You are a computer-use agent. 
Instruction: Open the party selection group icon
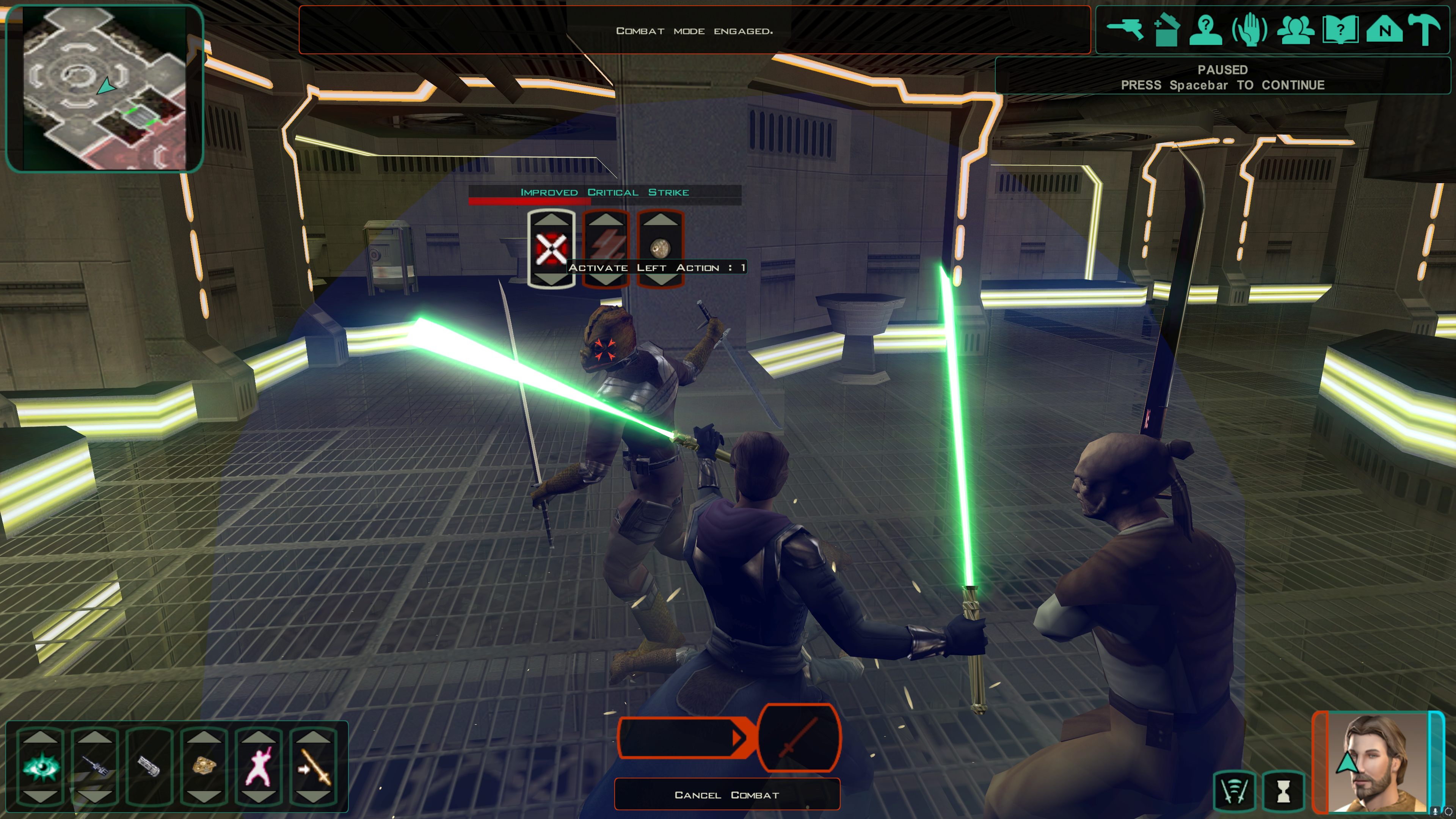click(x=1296, y=30)
